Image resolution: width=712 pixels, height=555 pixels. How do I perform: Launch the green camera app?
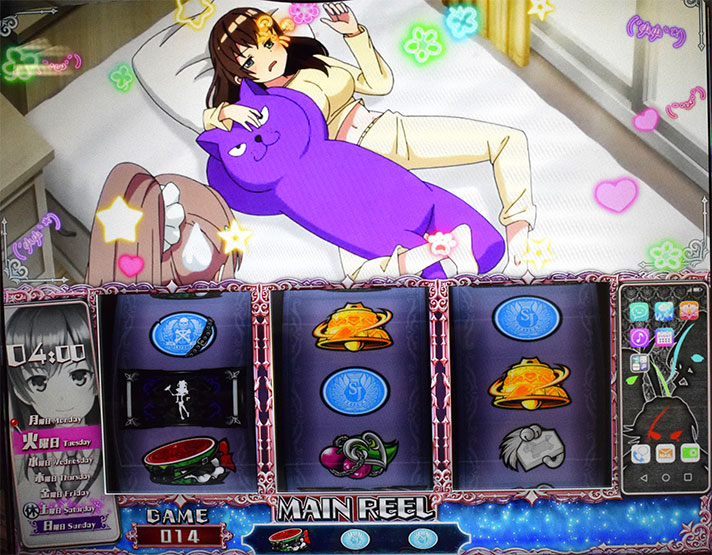click(x=688, y=453)
